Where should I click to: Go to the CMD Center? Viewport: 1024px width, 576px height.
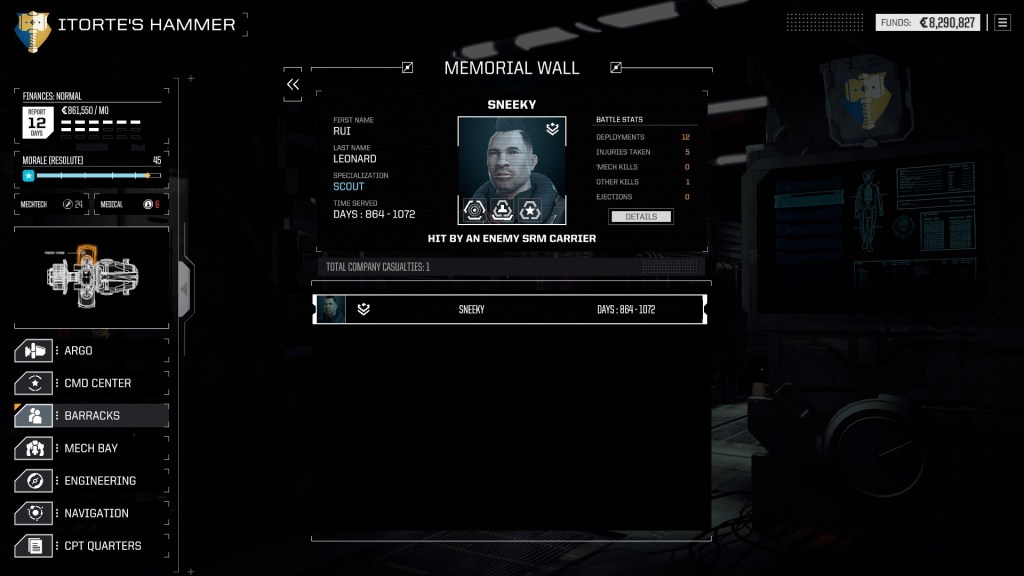coord(90,383)
